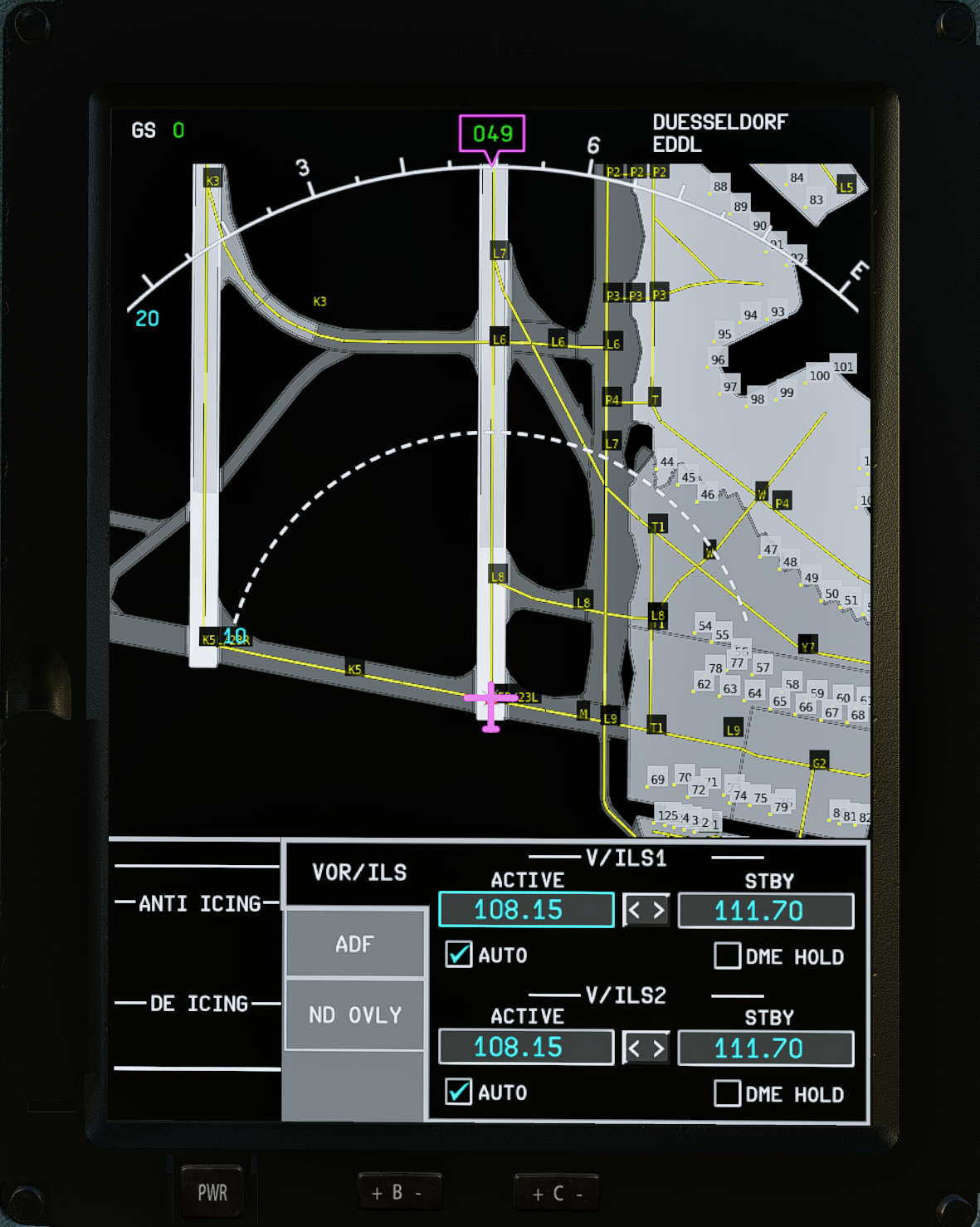Swap V/ILS1 active and standby frequencies
The image size is (980, 1227).
pos(646,911)
